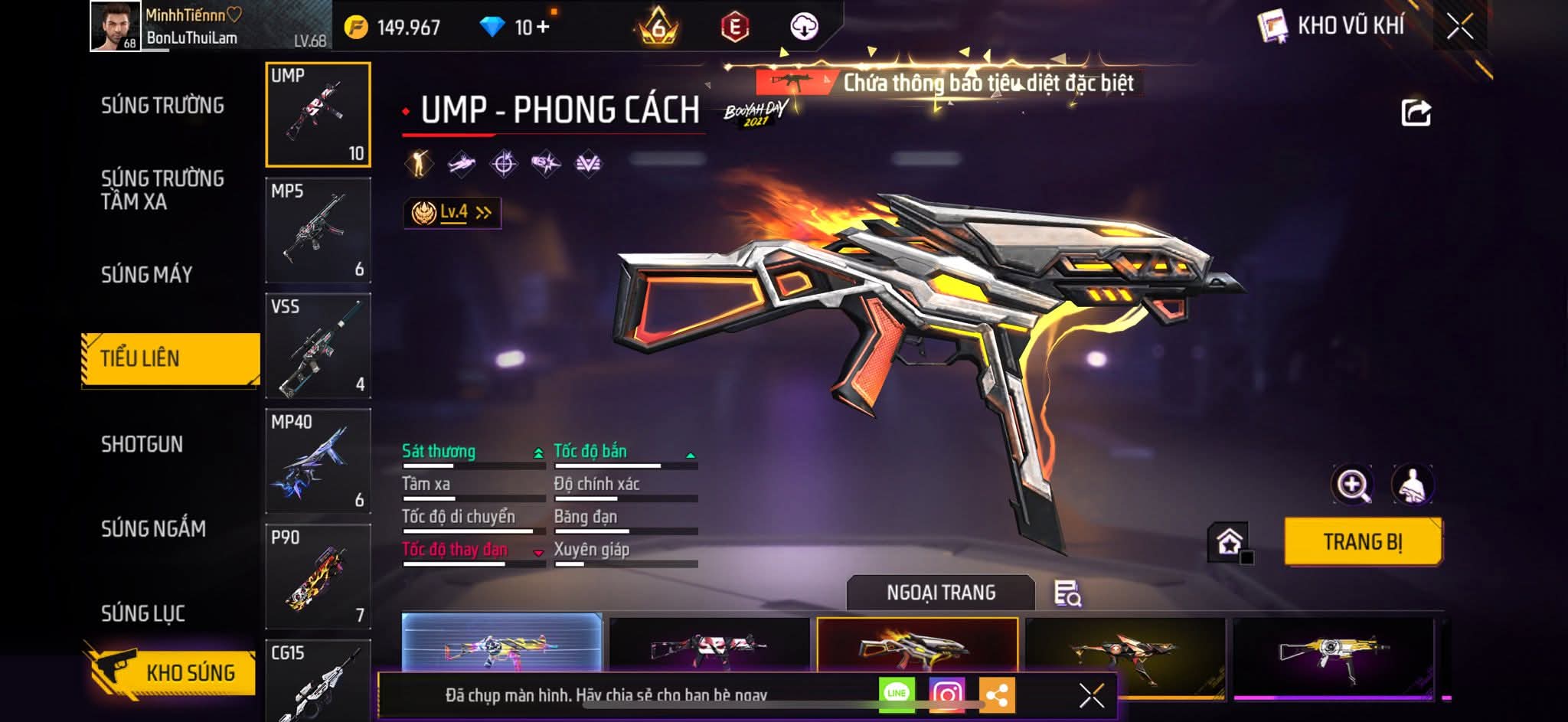The width and height of the screenshot is (1568, 722).
Task: Zoom in on the weapon with magnifier
Action: pos(1353,484)
